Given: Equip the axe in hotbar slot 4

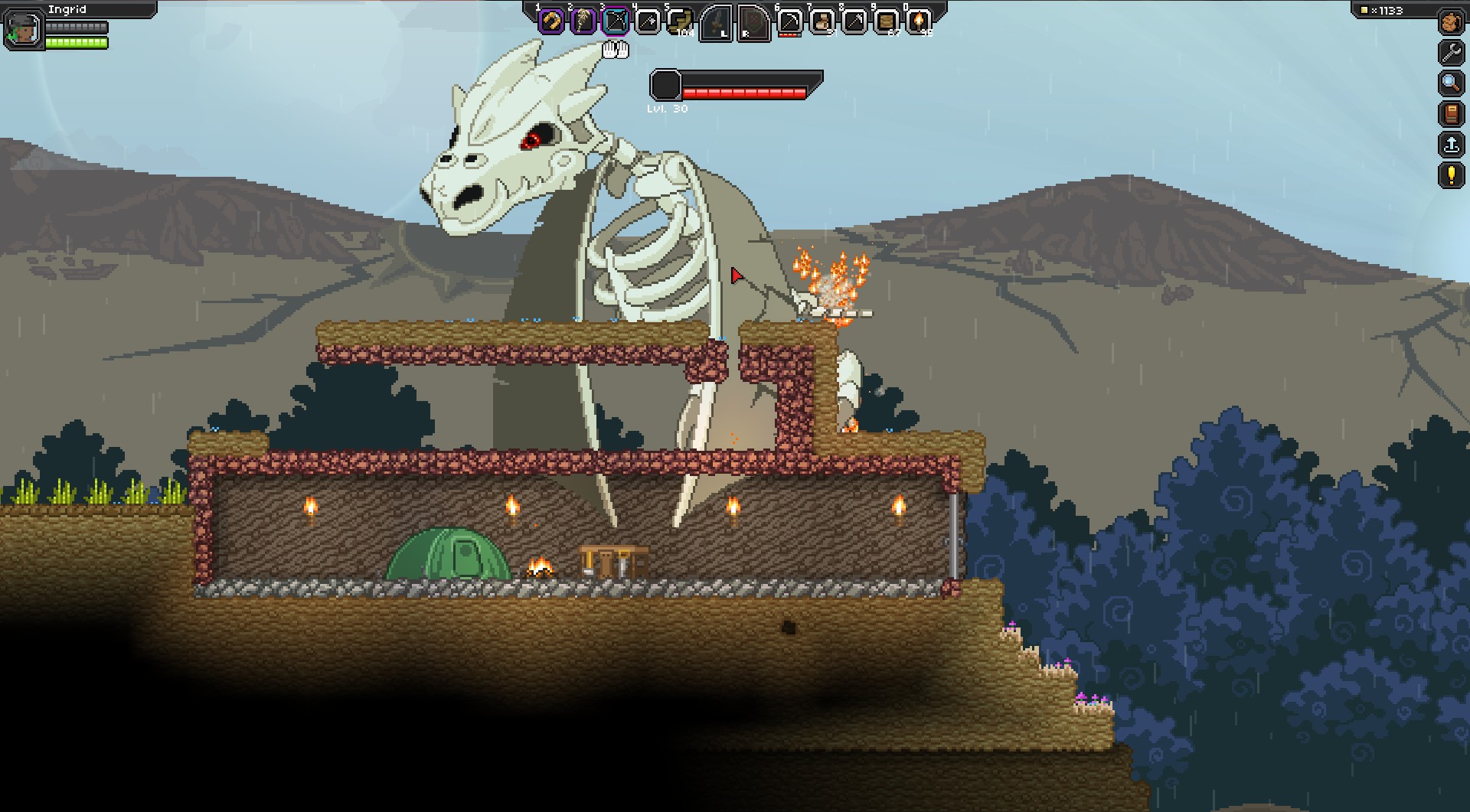Looking at the screenshot, I should [648, 21].
